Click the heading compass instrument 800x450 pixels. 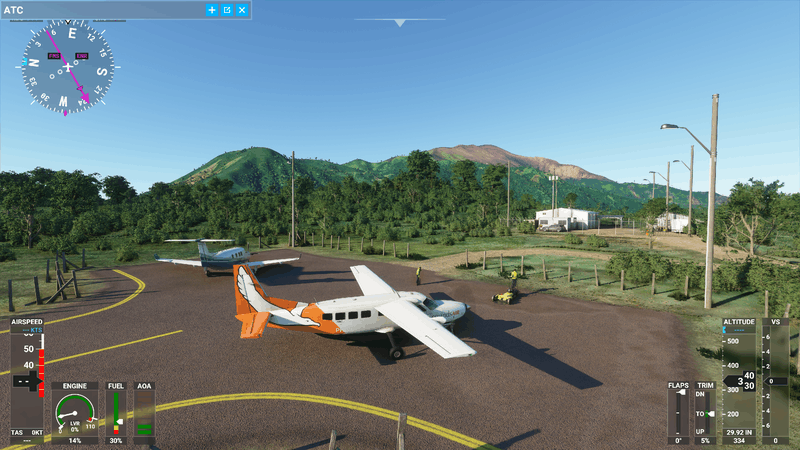tap(67, 67)
